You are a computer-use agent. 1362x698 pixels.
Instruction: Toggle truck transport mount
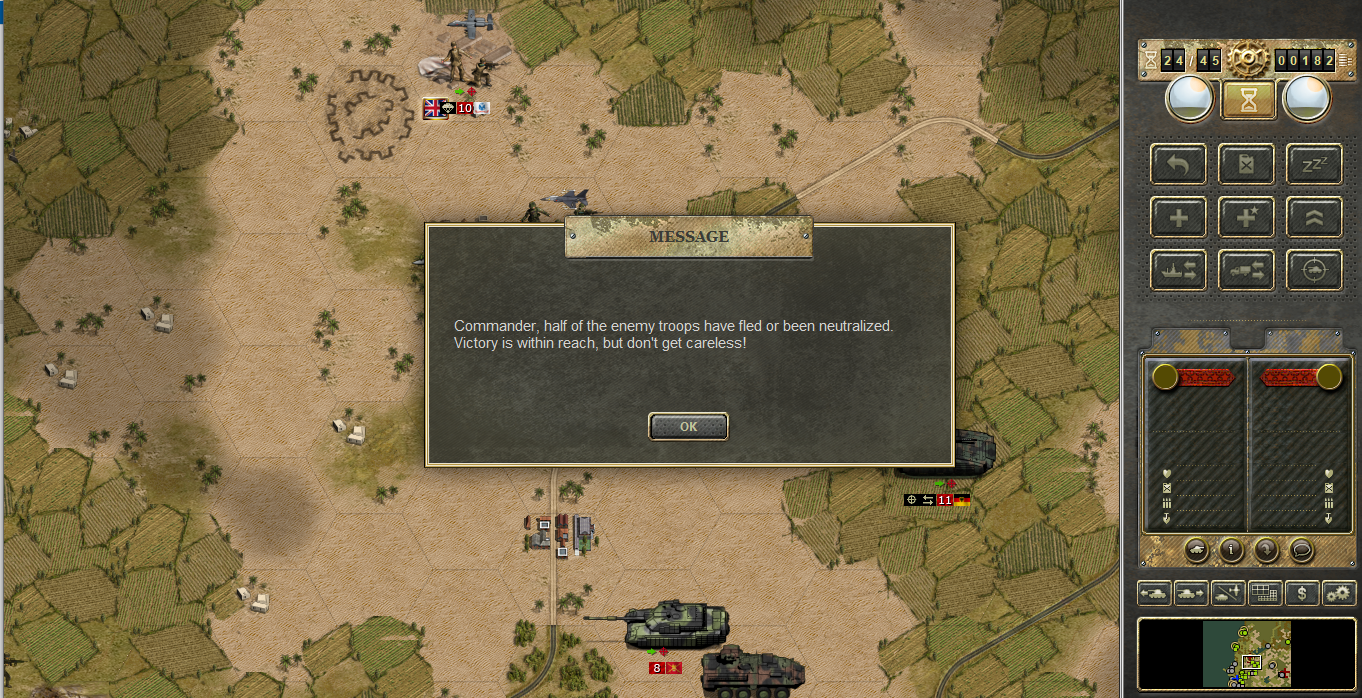(x=1246, y=270)
